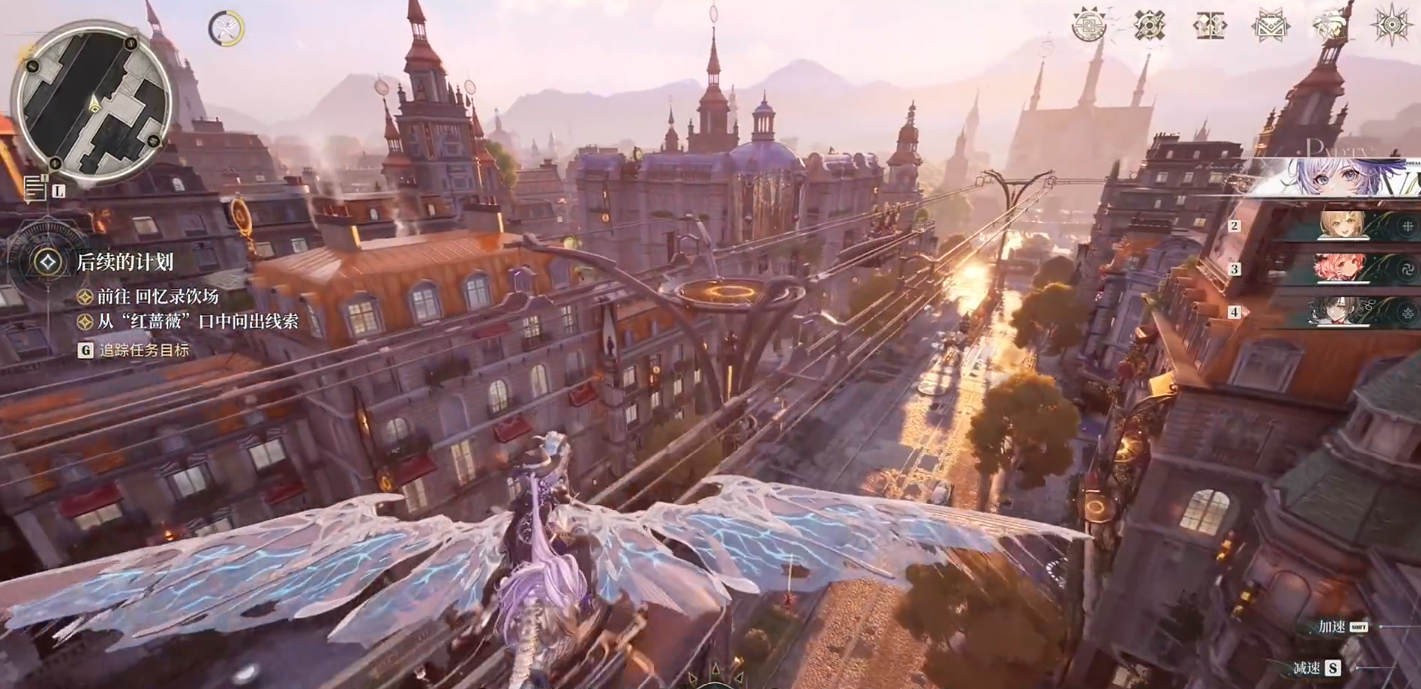Screen dimensions: 1421x689
Task: Open the crossed-diamond compass top menu icon
Action: (1150, 24)
